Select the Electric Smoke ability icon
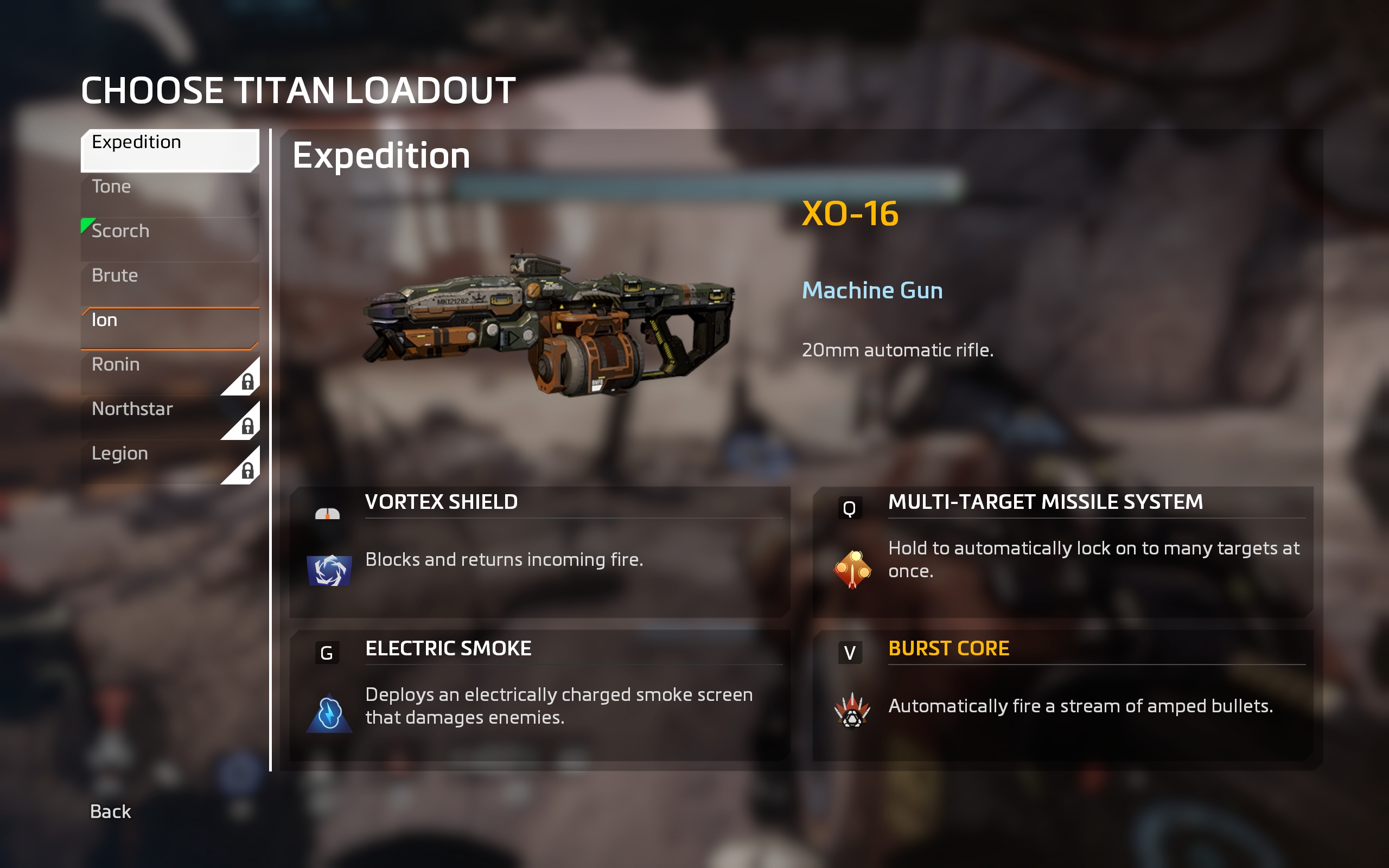 point(329,713)
